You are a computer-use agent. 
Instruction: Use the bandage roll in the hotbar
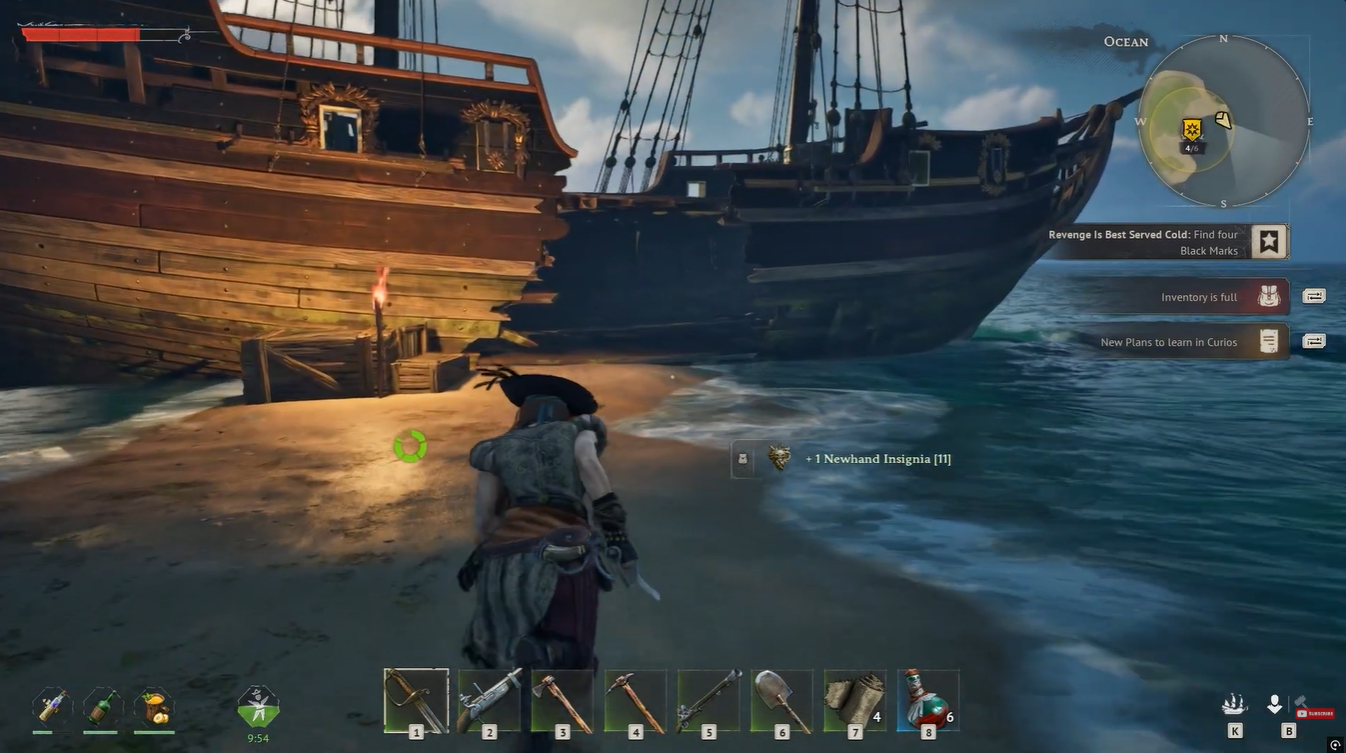(855, 700)
